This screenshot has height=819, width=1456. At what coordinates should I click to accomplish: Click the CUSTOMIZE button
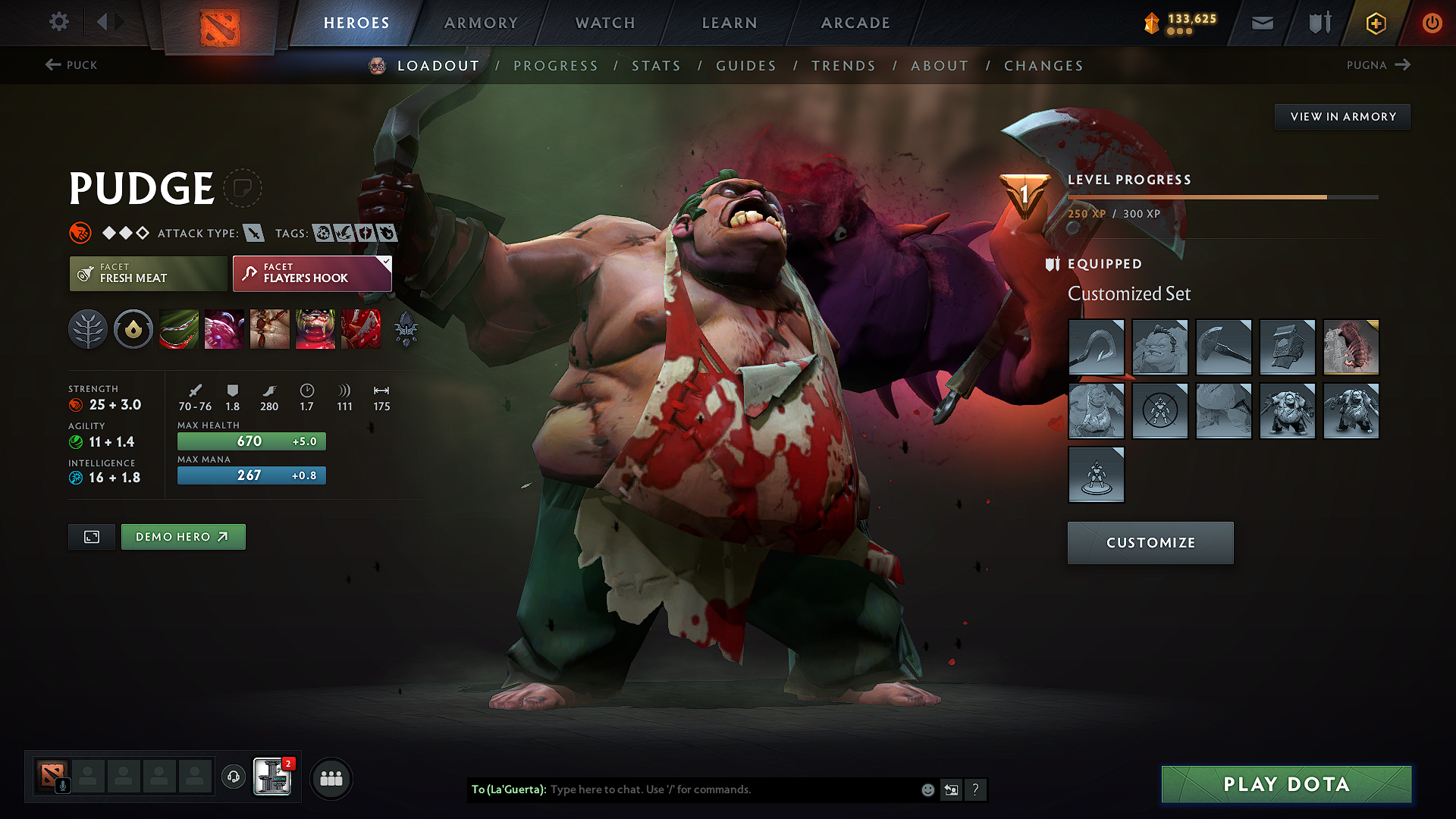[1150, 542]
